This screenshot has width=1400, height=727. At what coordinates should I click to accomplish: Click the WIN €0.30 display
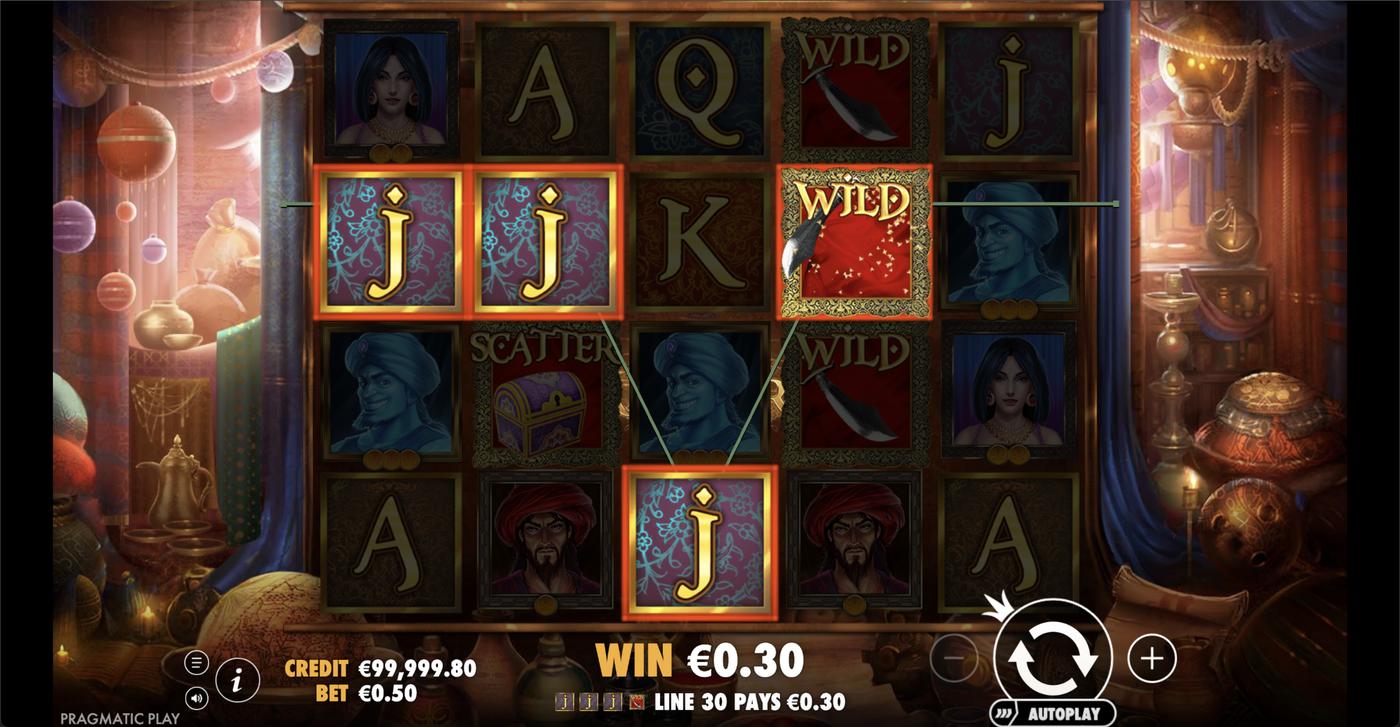(700, 660)
